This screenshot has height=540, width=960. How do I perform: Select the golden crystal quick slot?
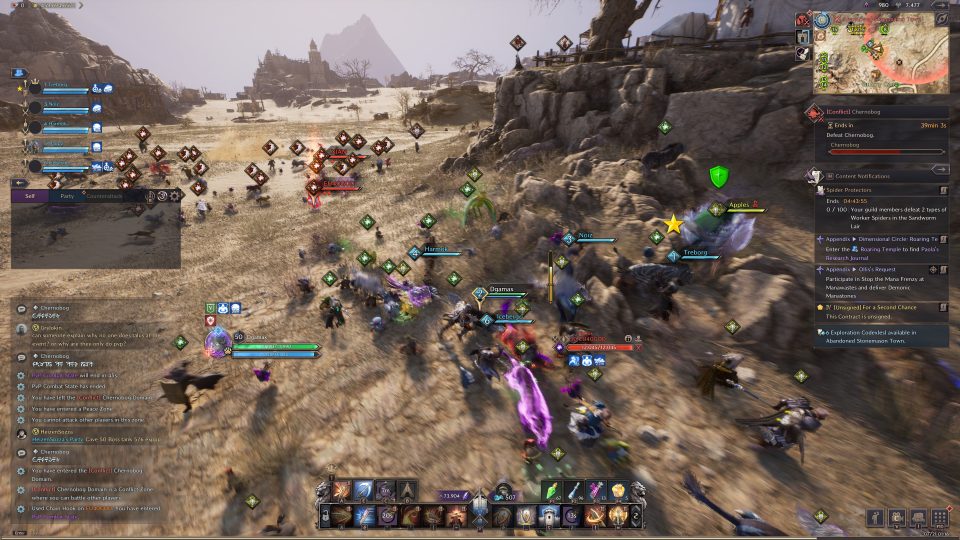[619, 490]
